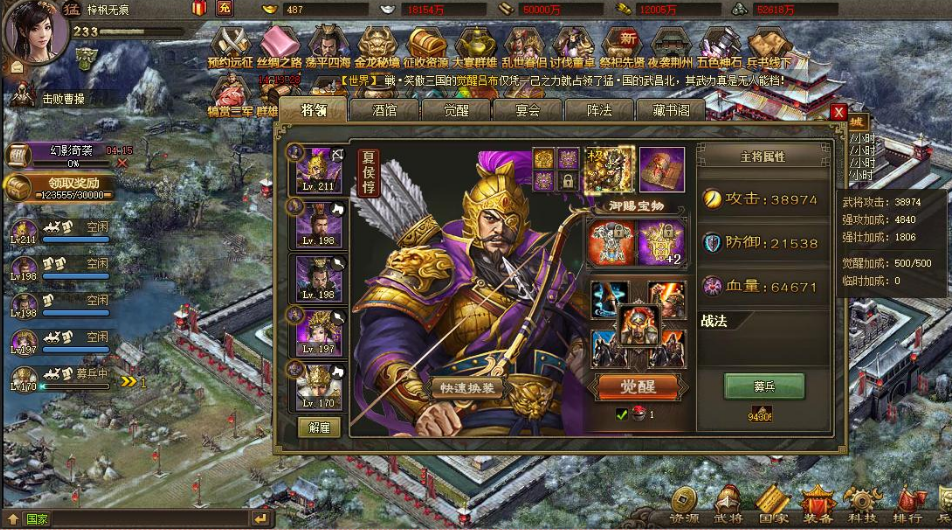Click the 解雇 dismiss button
952x530 pixels.
pyautogui.click(x=320, y=427)
